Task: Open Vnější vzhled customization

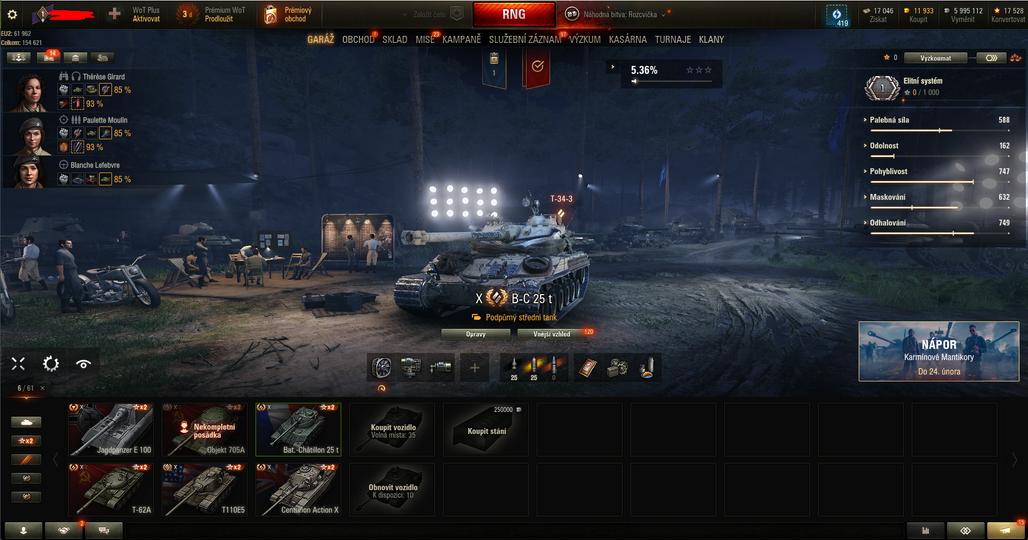Action: 551,333
